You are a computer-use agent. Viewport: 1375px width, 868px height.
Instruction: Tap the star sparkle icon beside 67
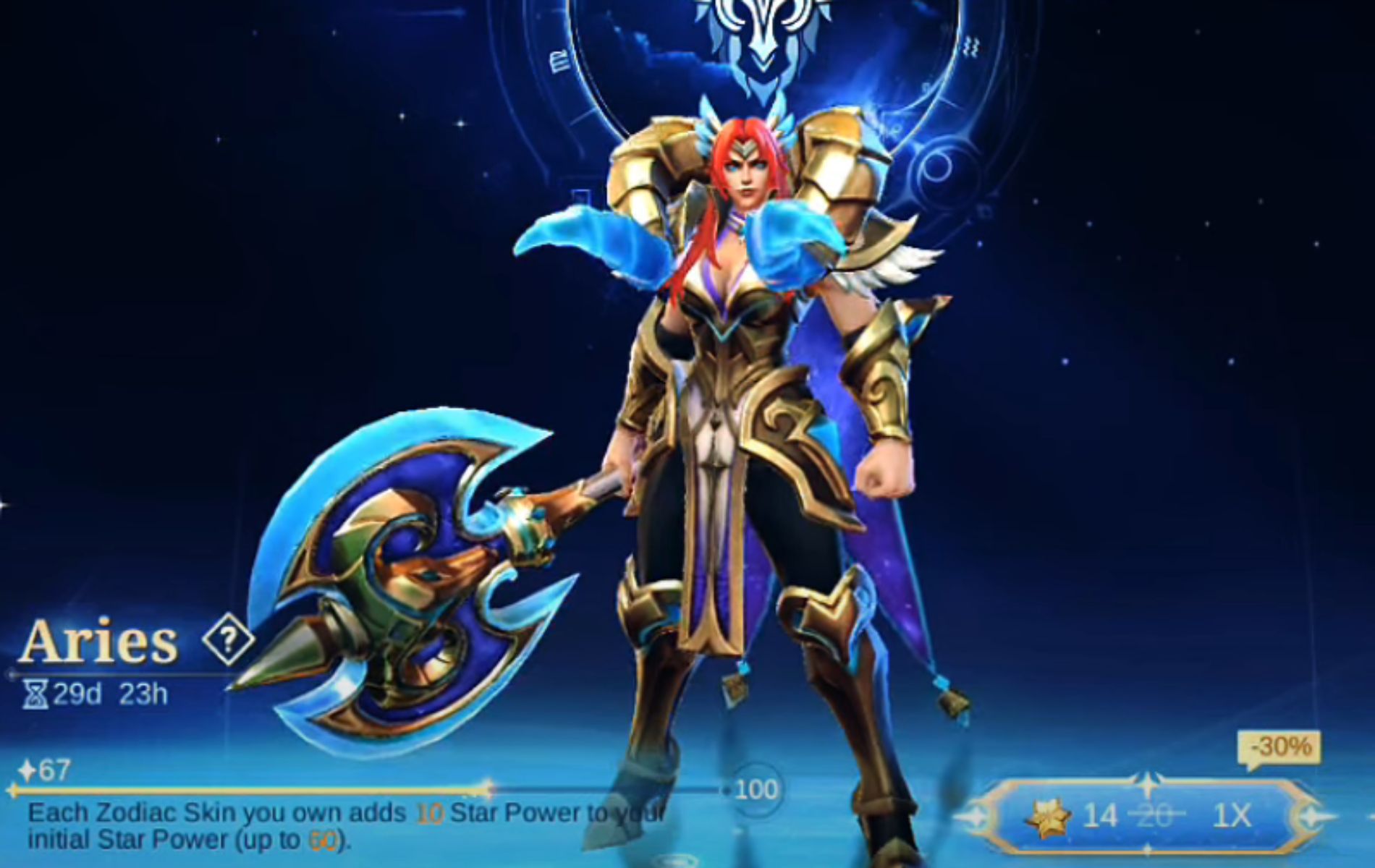click(29, 770)
